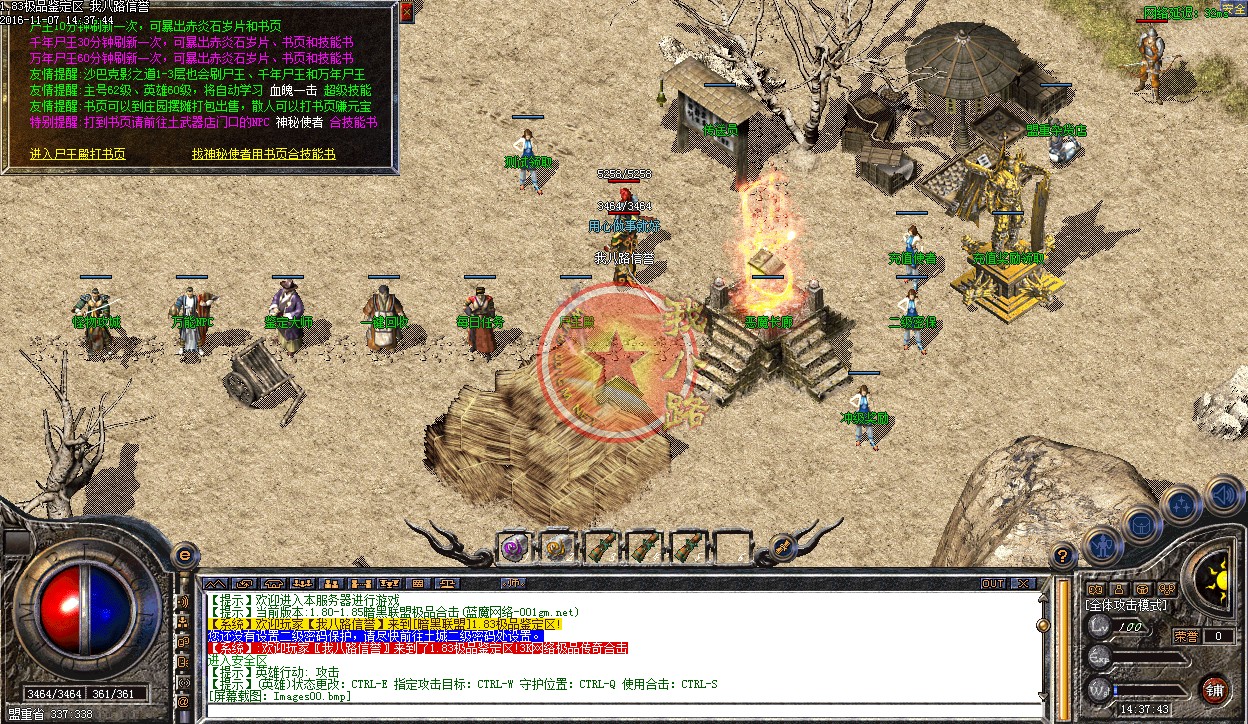Open the character equipment round button
This screenshot has width=1248, height=724.
[x=1102, y=545]
